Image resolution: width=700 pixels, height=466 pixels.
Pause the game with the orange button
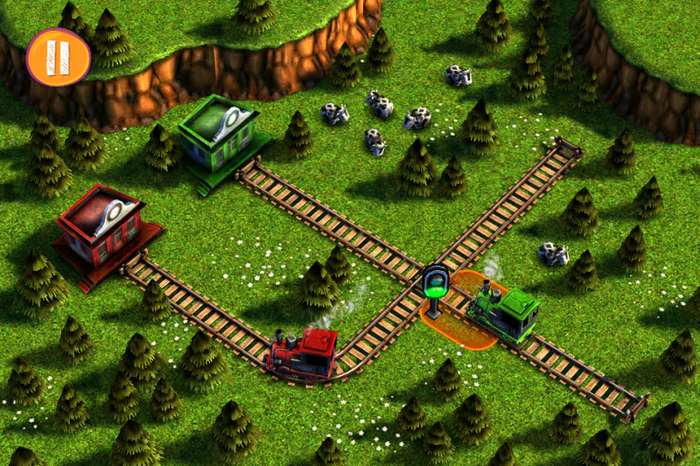[58, 56]
